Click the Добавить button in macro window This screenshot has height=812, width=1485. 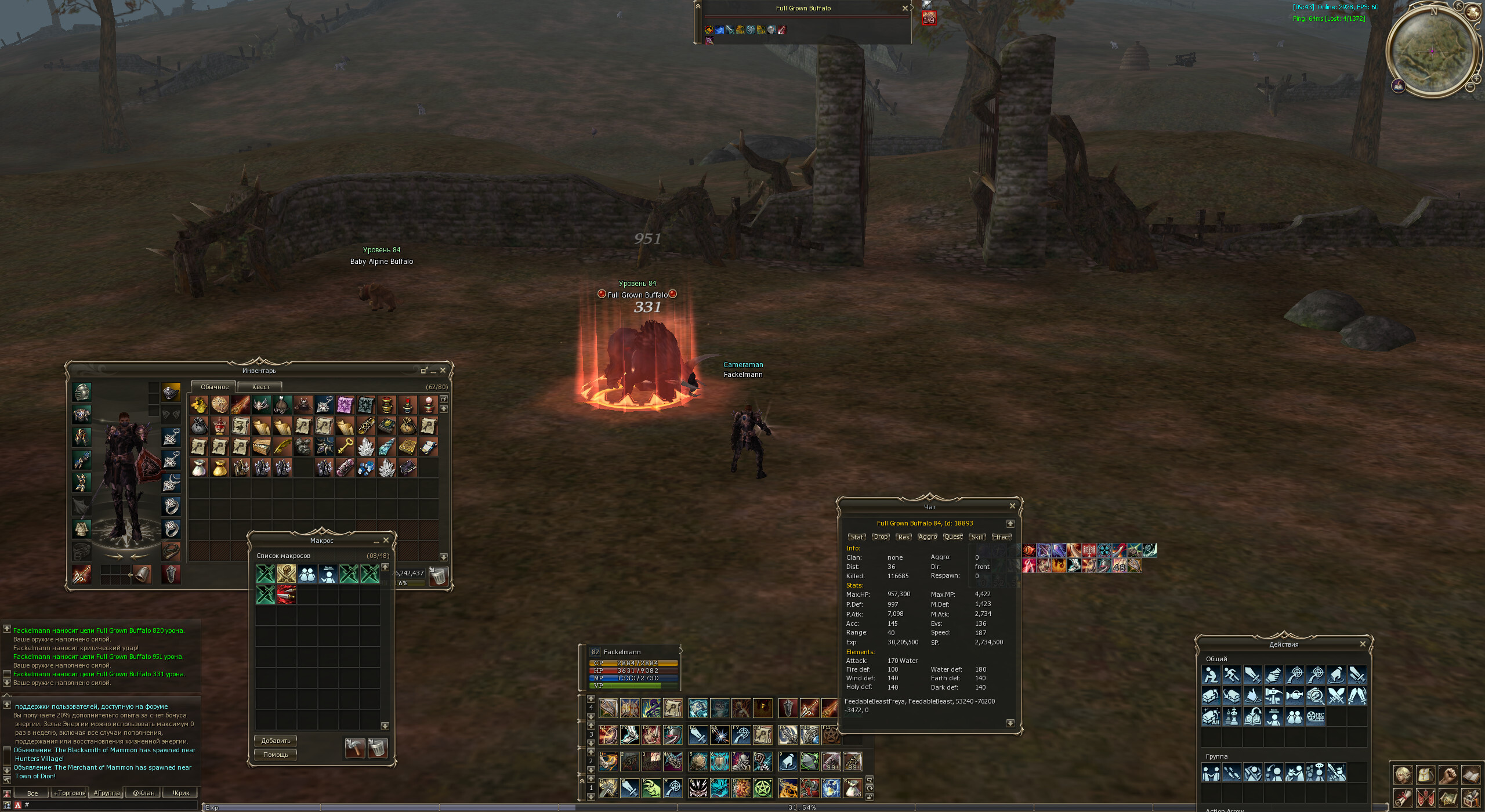(x=276, y=741)
